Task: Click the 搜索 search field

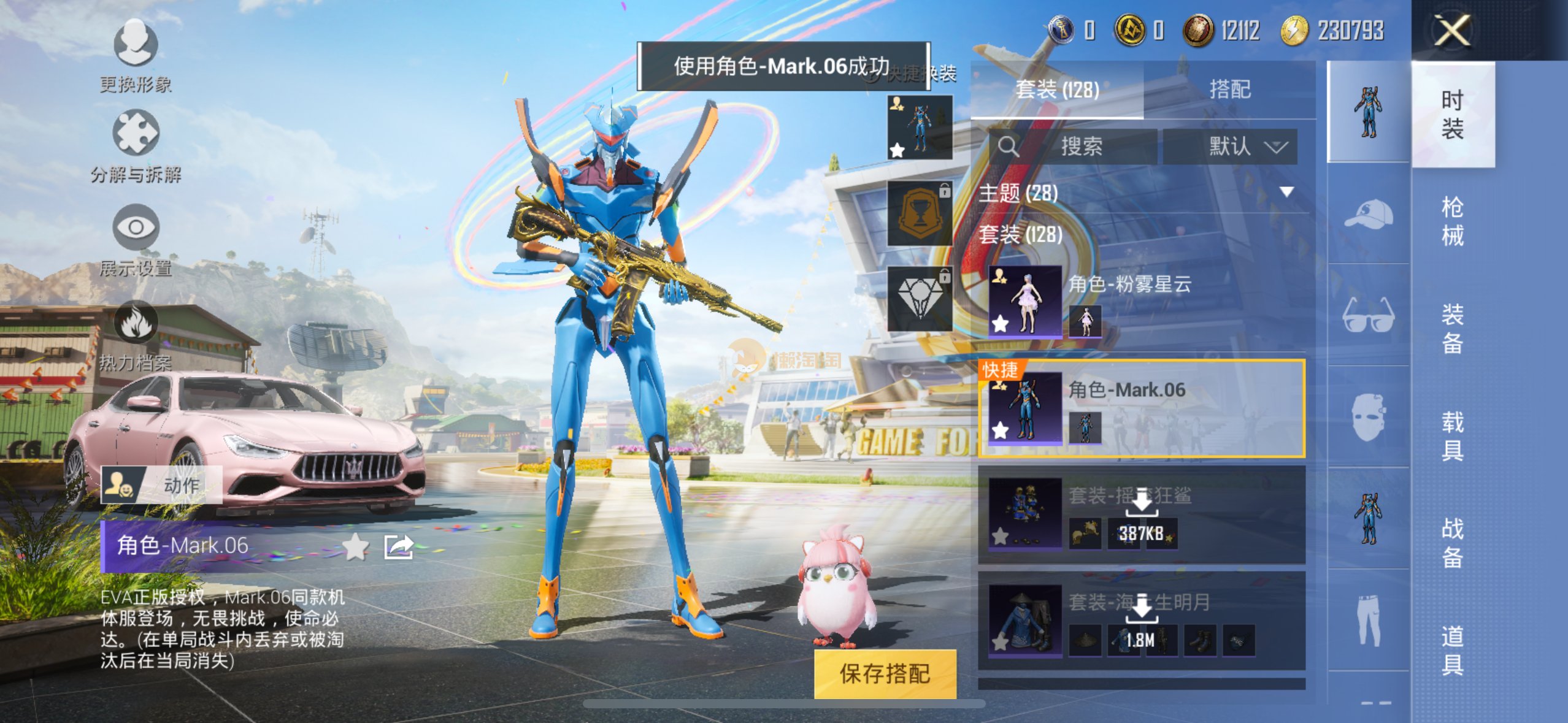Action: 1081,147
